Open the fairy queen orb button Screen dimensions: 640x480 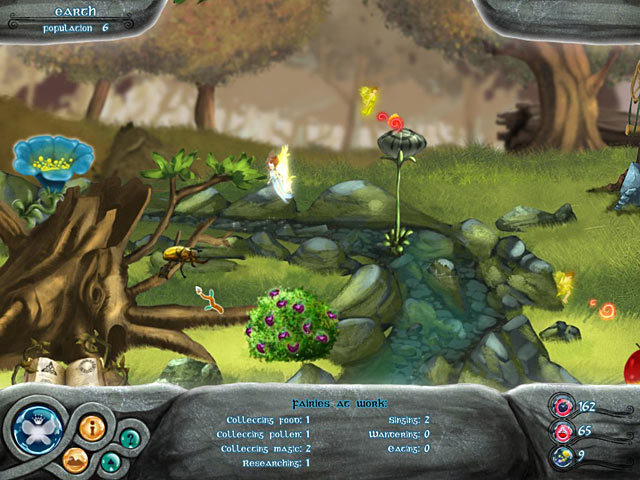pos(39,427)
